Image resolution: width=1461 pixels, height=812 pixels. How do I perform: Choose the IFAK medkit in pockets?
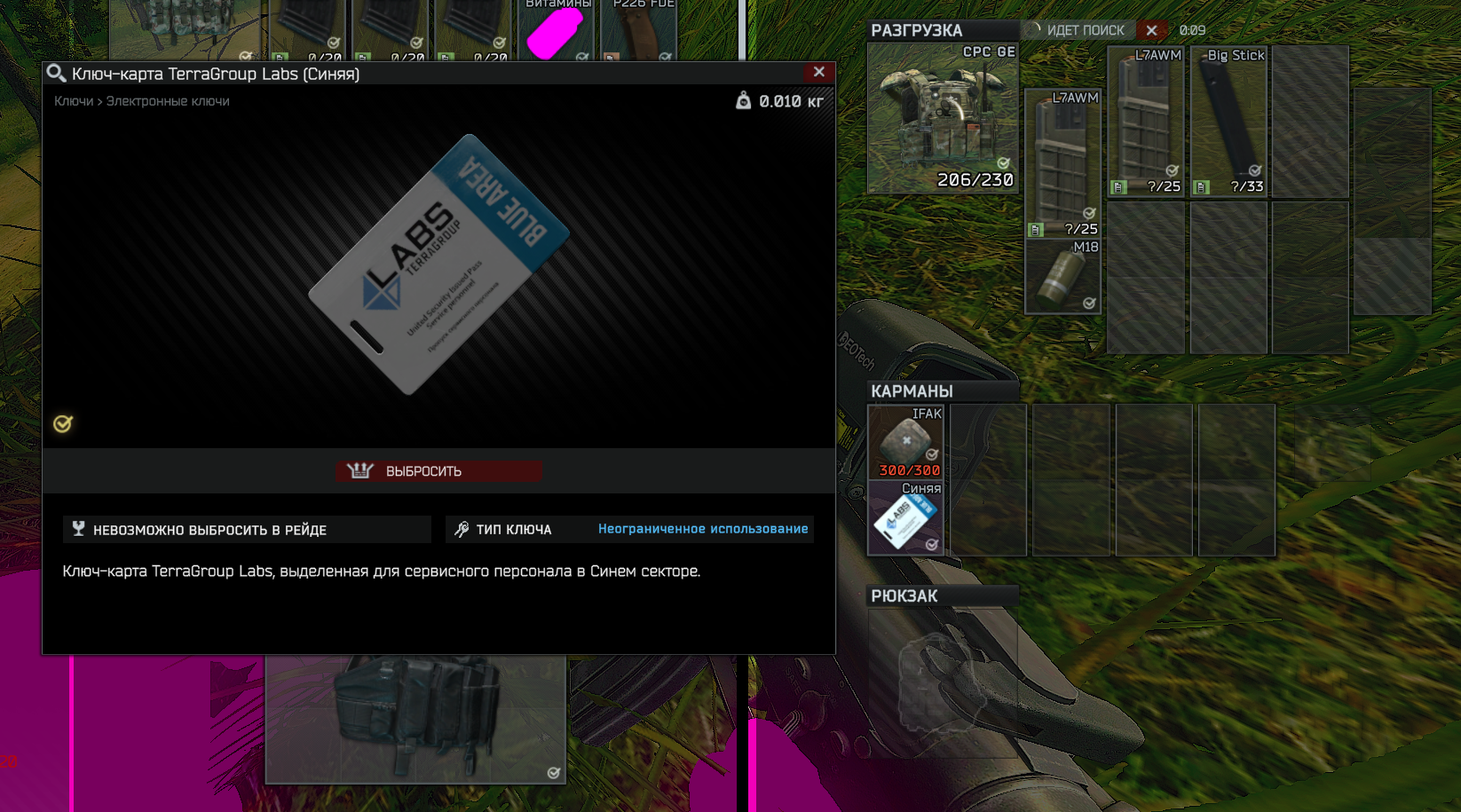coord(905,442)
